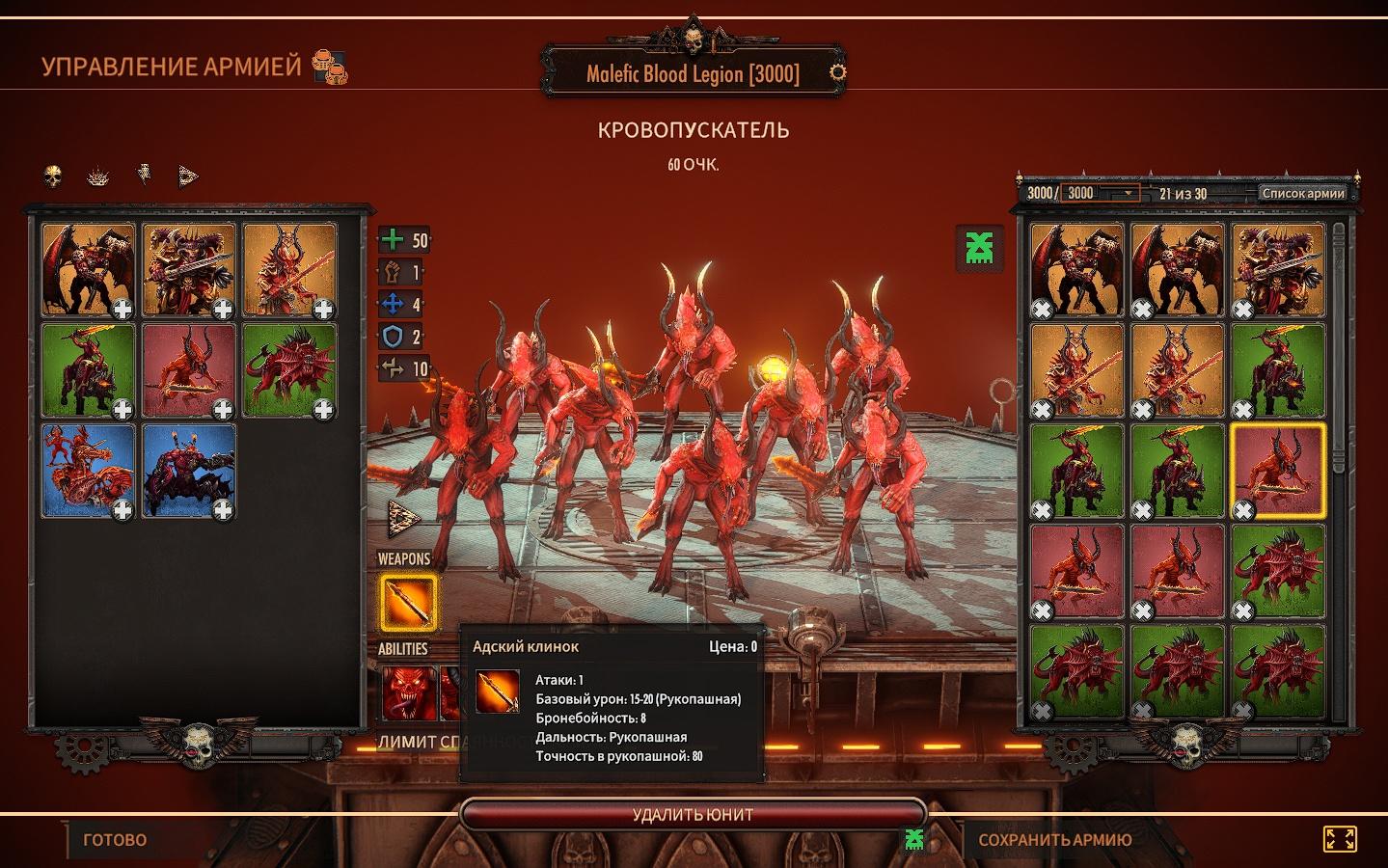Open settings gear beside the army name
This screenshot has width=1388, height=868.
(838, 72)
